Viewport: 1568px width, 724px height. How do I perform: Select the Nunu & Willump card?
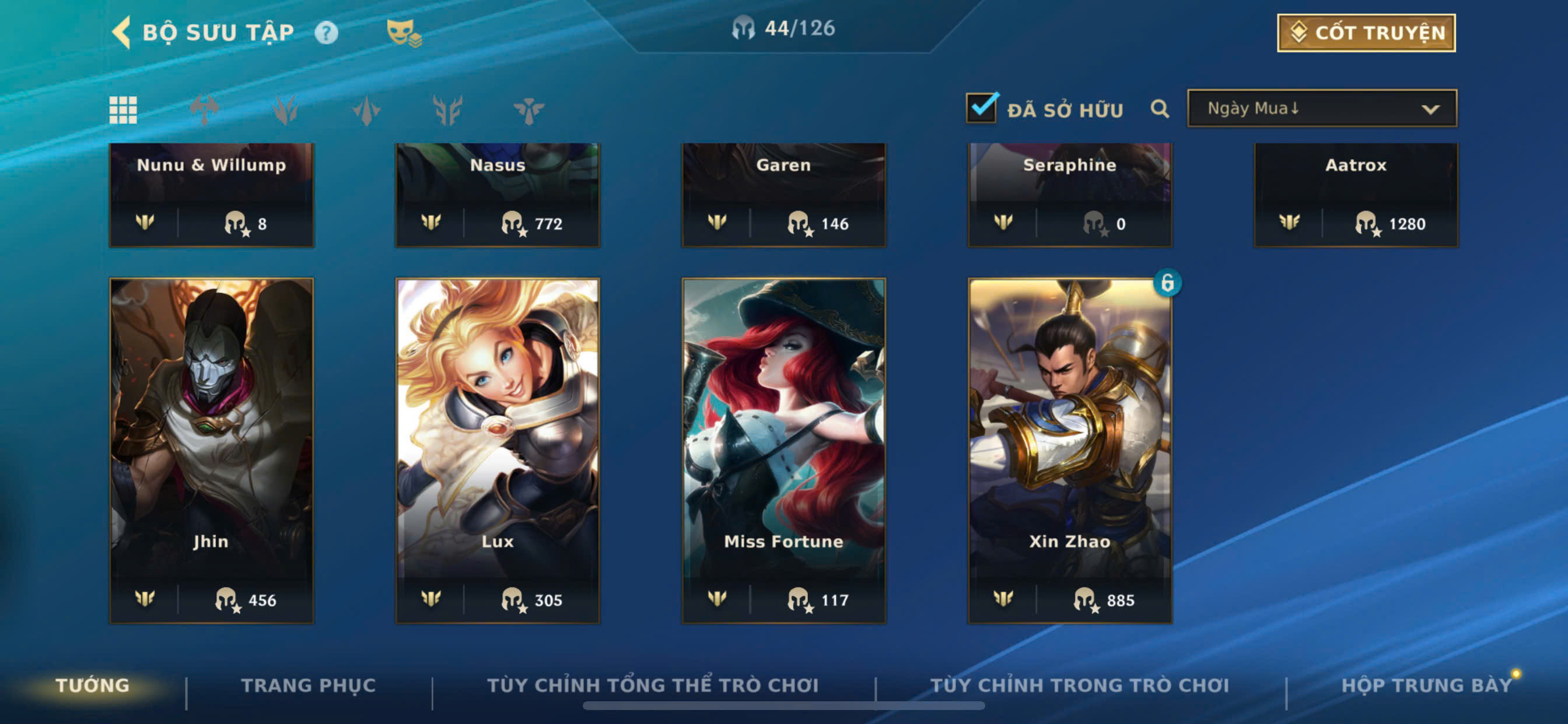(211, 194)
